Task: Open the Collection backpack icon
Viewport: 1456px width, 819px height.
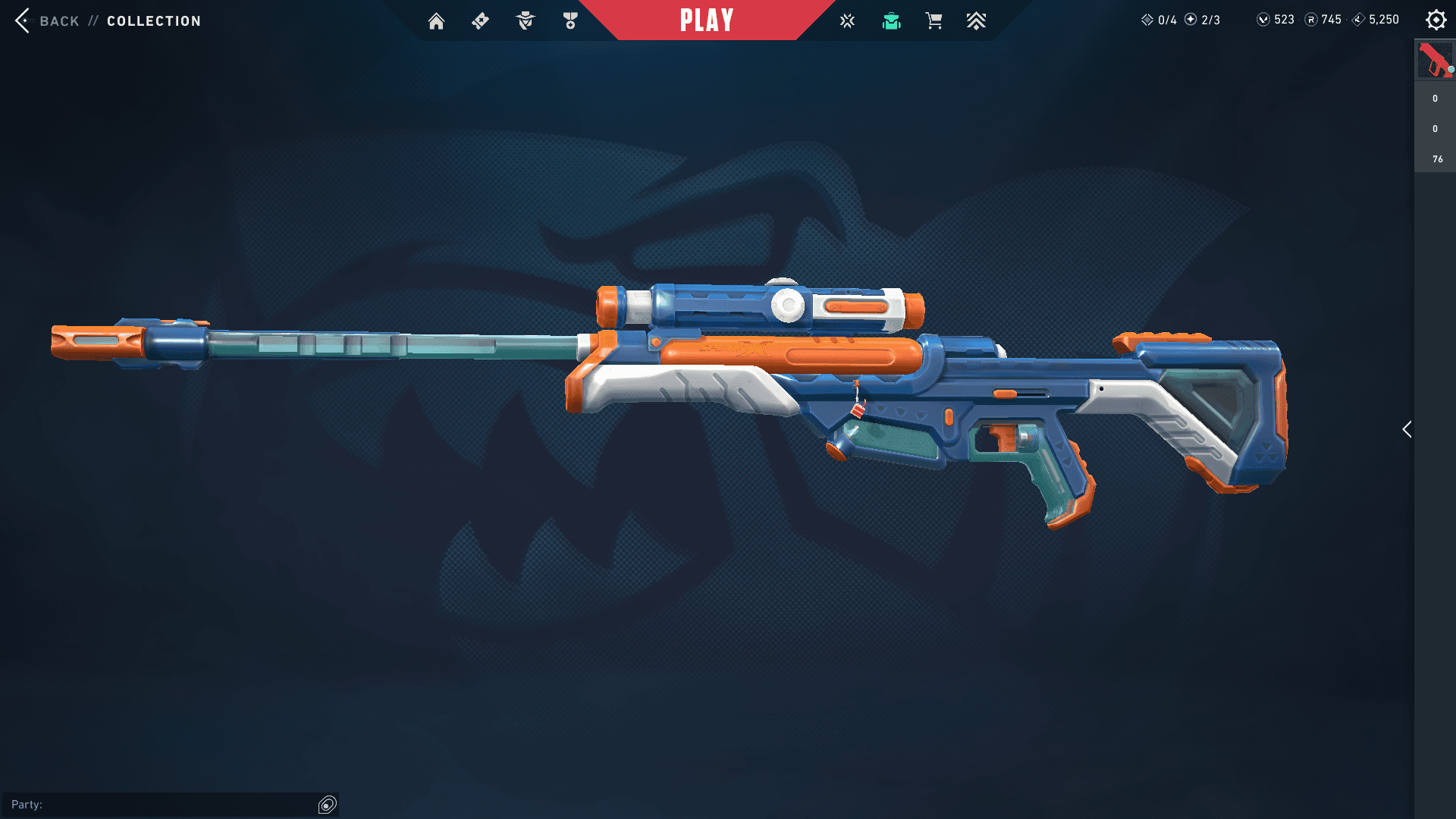Action: pyautogui.click(x=891, y=21)
